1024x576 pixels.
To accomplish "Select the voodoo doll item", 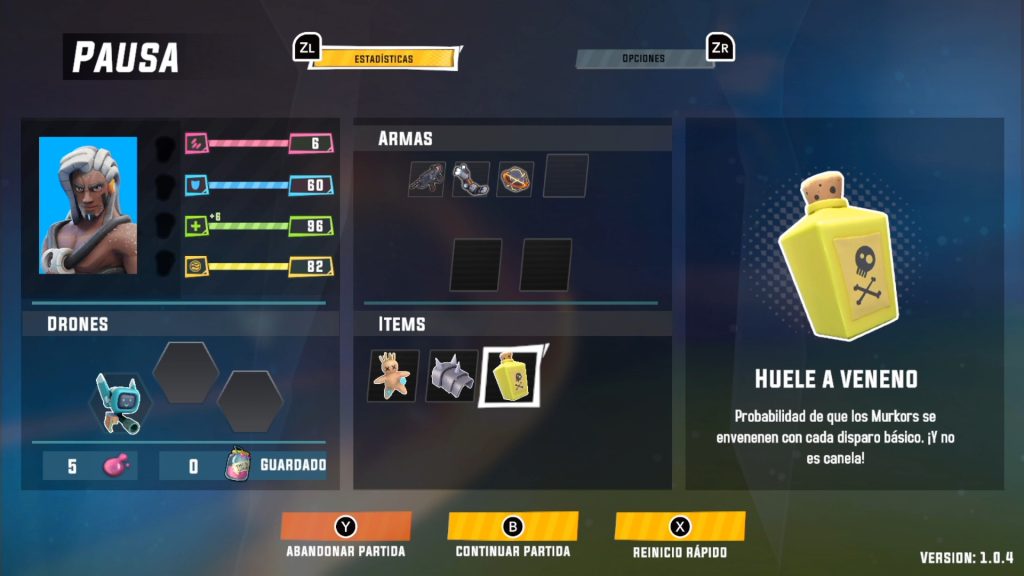I will 393,376.
